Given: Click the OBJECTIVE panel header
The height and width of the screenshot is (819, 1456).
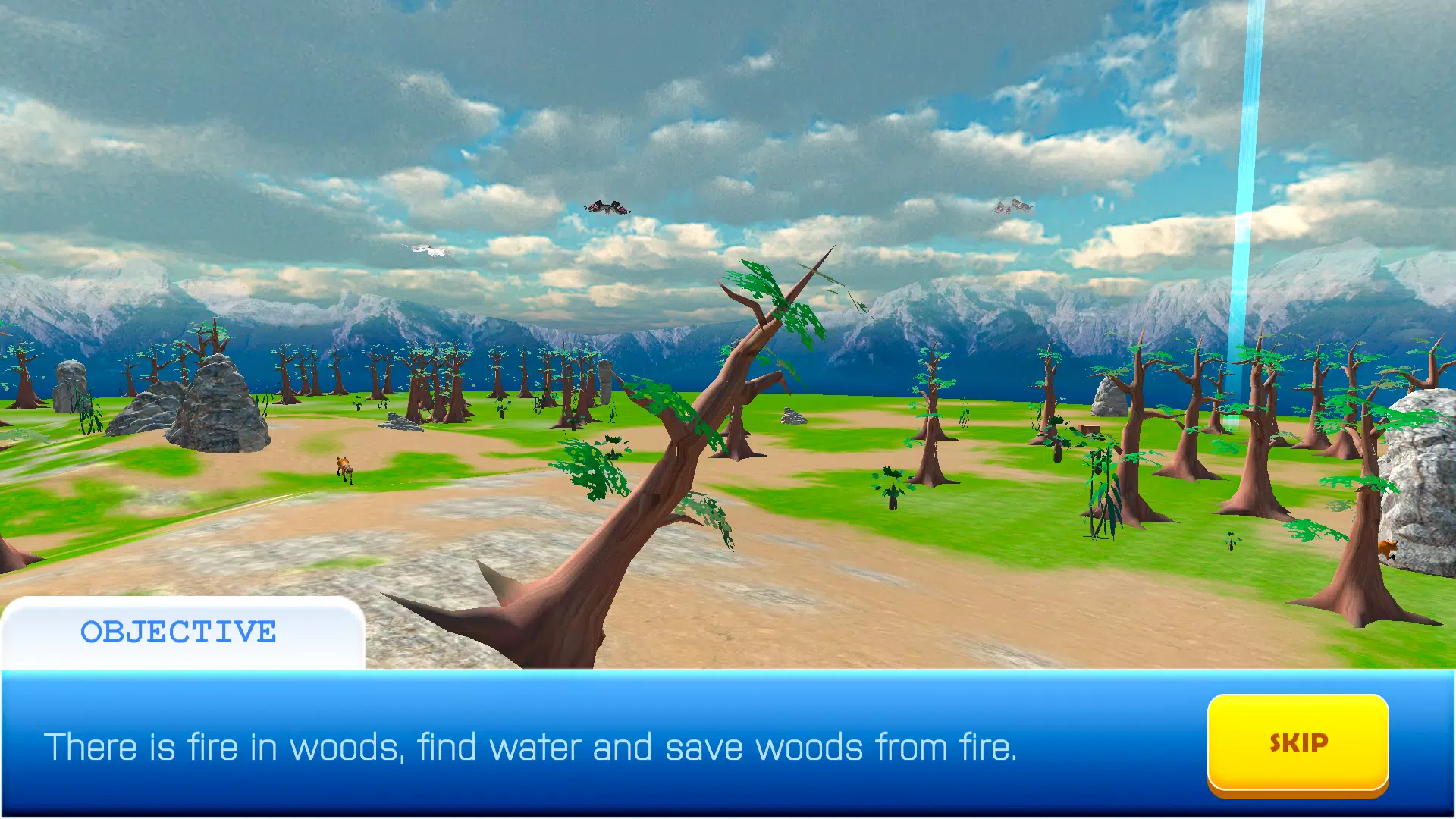Looking at the screenshot, I should (178, 631).
